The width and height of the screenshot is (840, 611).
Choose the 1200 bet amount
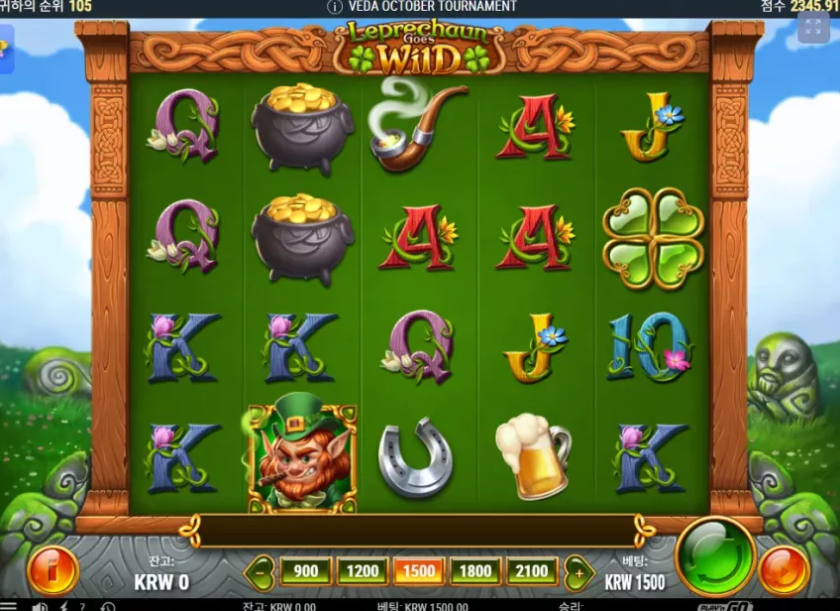point(362,571)
